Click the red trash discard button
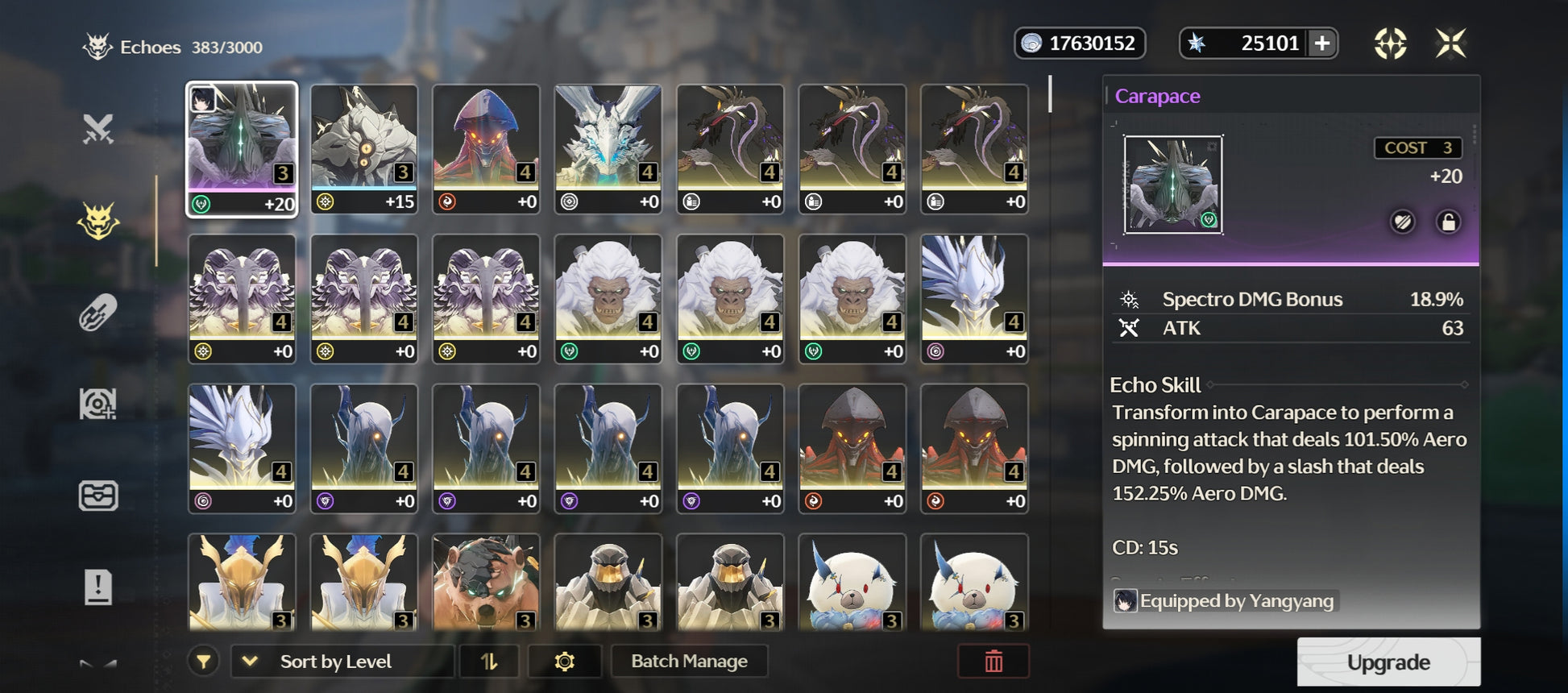 (993, 662)
